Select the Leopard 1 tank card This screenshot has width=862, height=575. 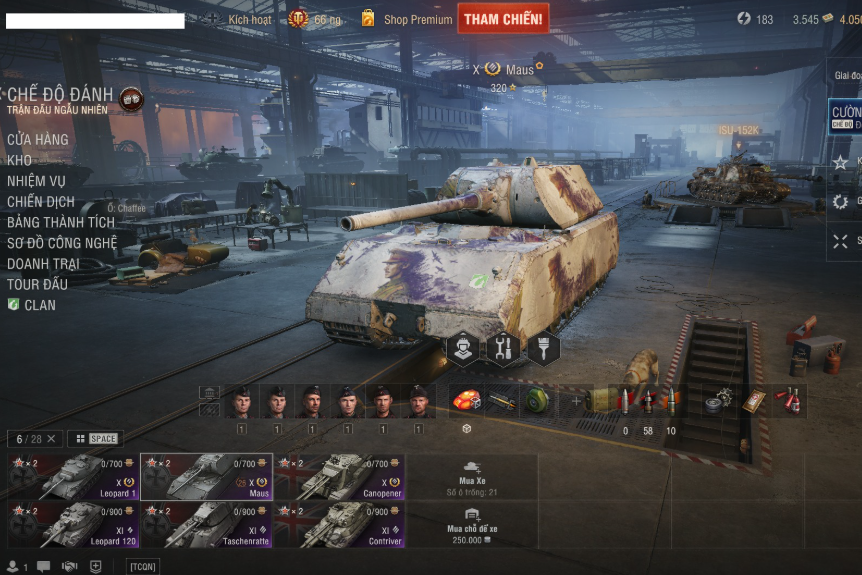click(x=72, y=477)
